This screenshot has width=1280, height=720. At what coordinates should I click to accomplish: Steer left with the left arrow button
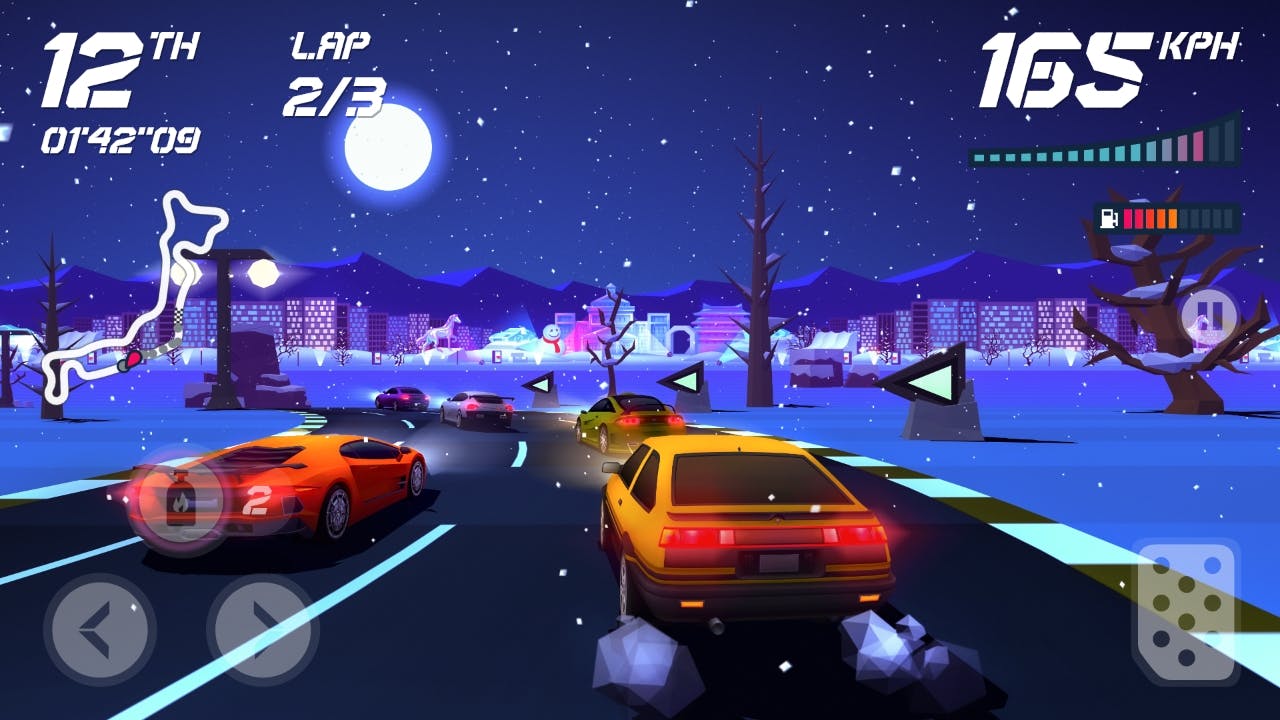100,630
